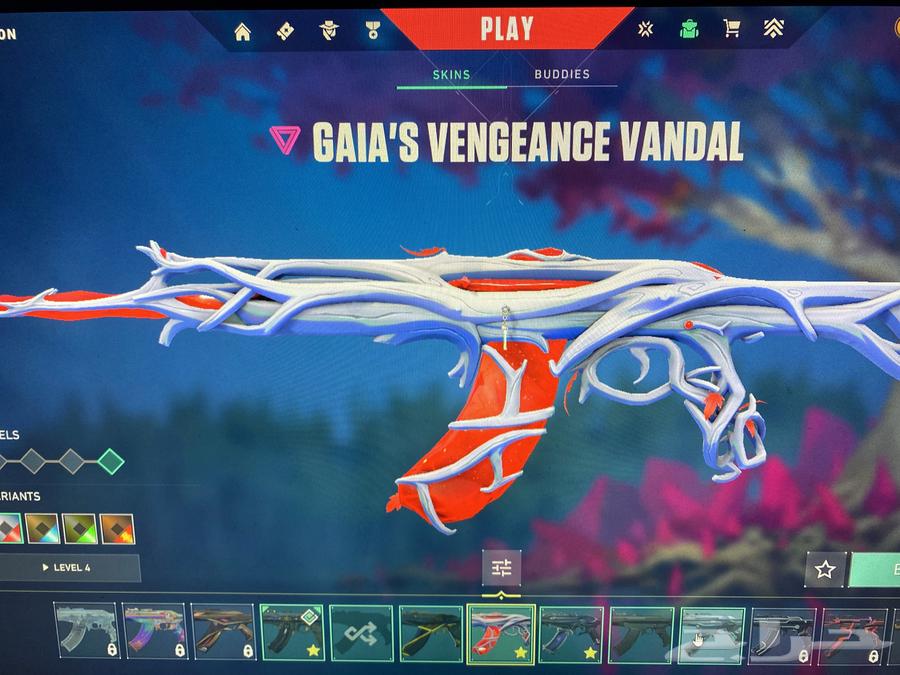Play the Level 4 preview video
This screenshot has height=675, width=900.
[x=66, y=568]
